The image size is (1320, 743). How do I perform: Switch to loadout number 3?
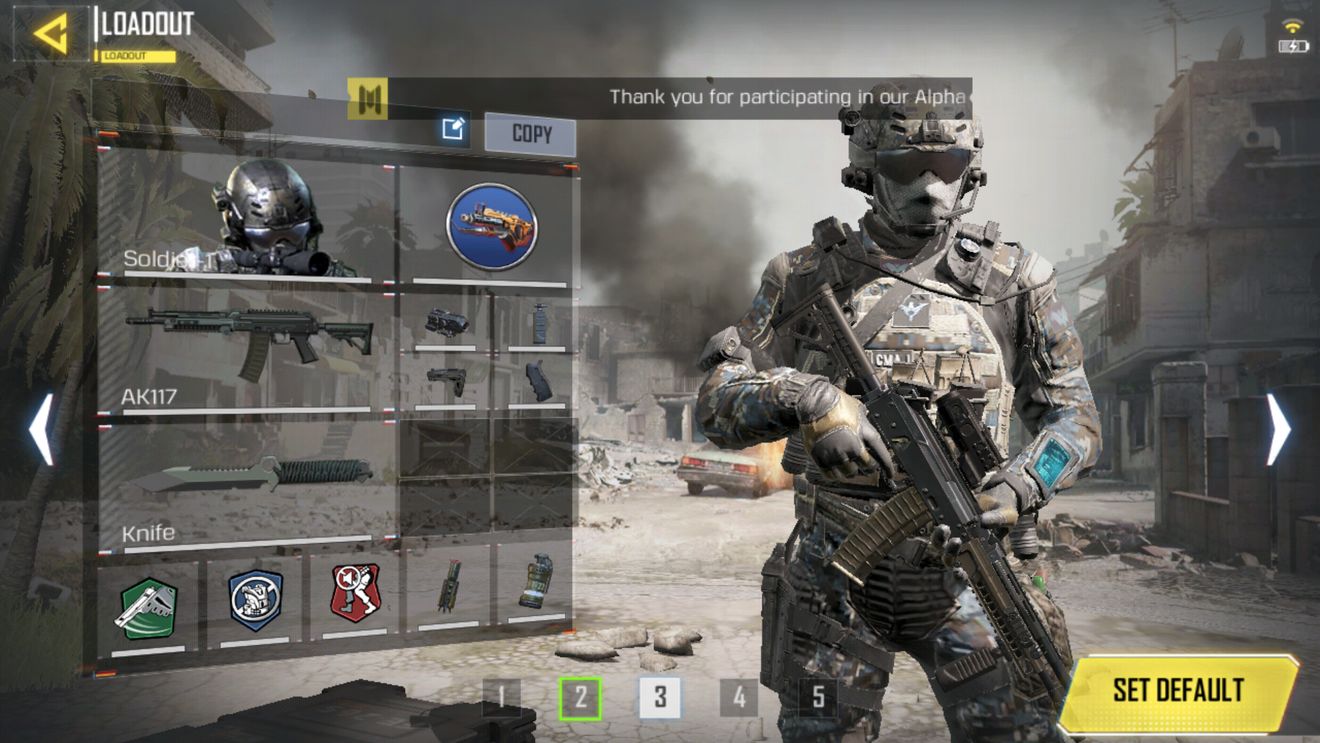(660, 697)
